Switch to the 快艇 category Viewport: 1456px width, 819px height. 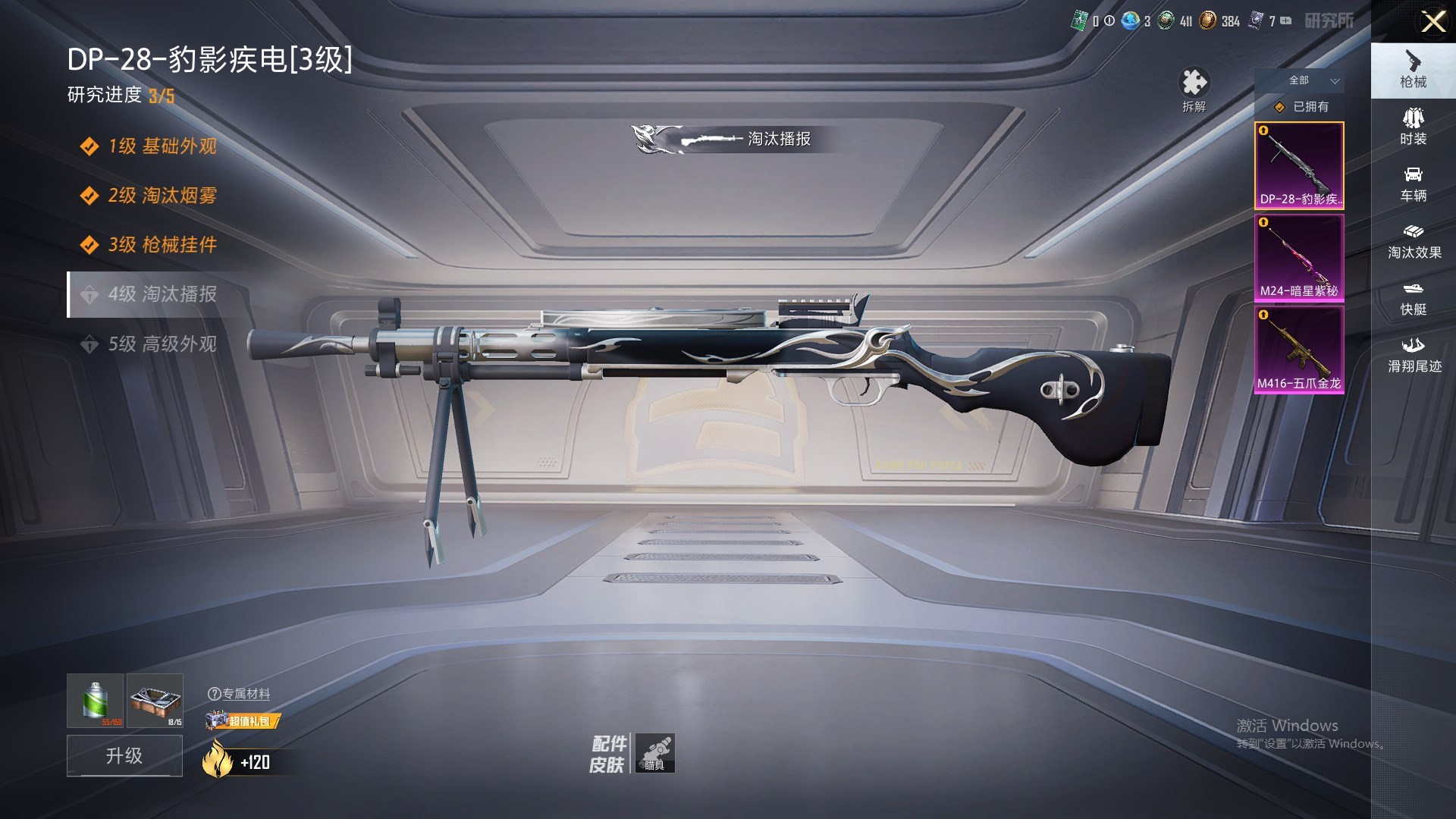click(x=1413, y=298)
